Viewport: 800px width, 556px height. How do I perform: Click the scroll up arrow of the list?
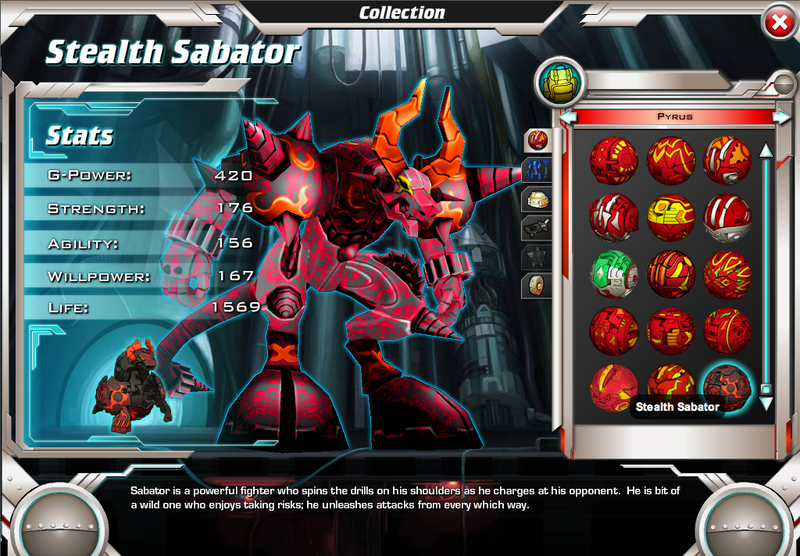tap(766, 151)
